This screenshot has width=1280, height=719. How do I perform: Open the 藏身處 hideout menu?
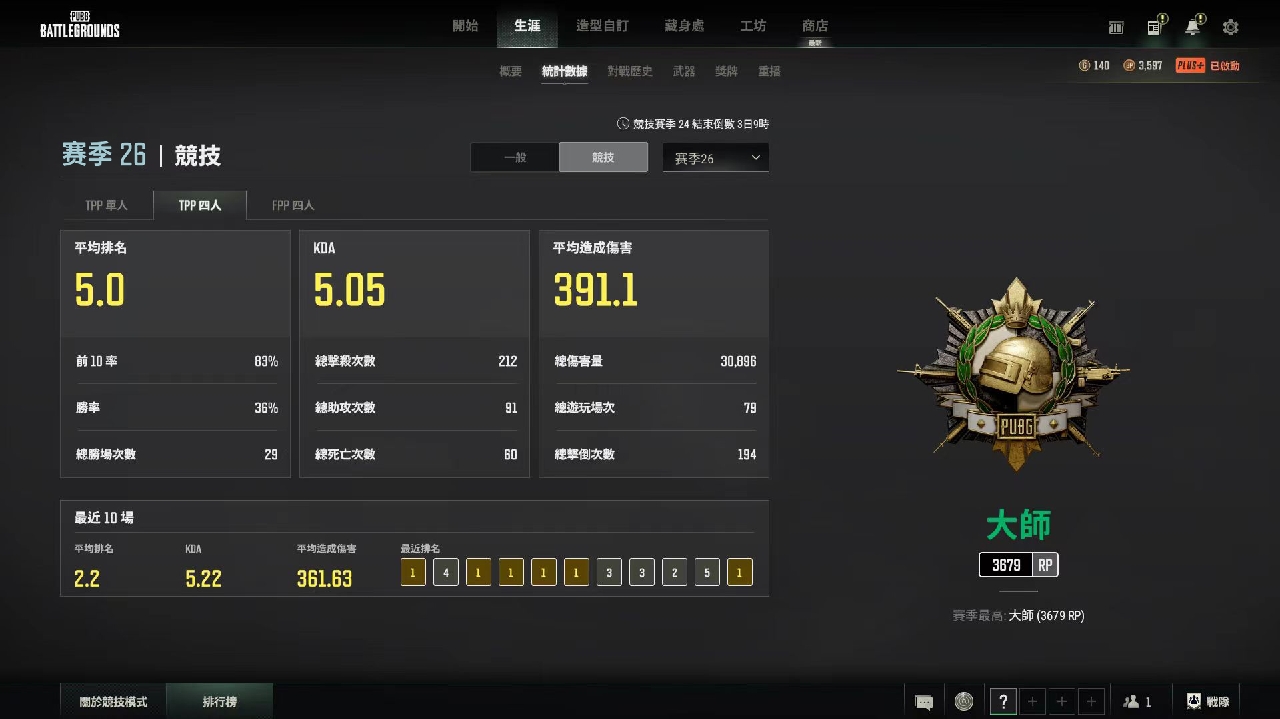[x=684, y=26]
